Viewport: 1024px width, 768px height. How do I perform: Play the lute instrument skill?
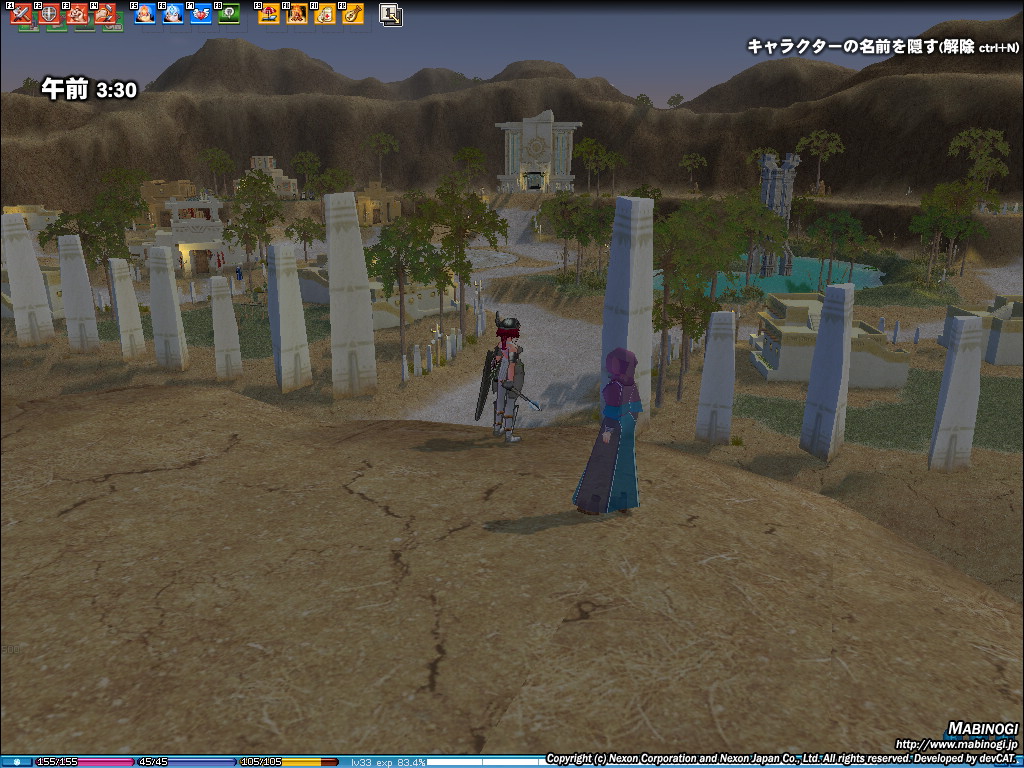click(x=353, y=15)
